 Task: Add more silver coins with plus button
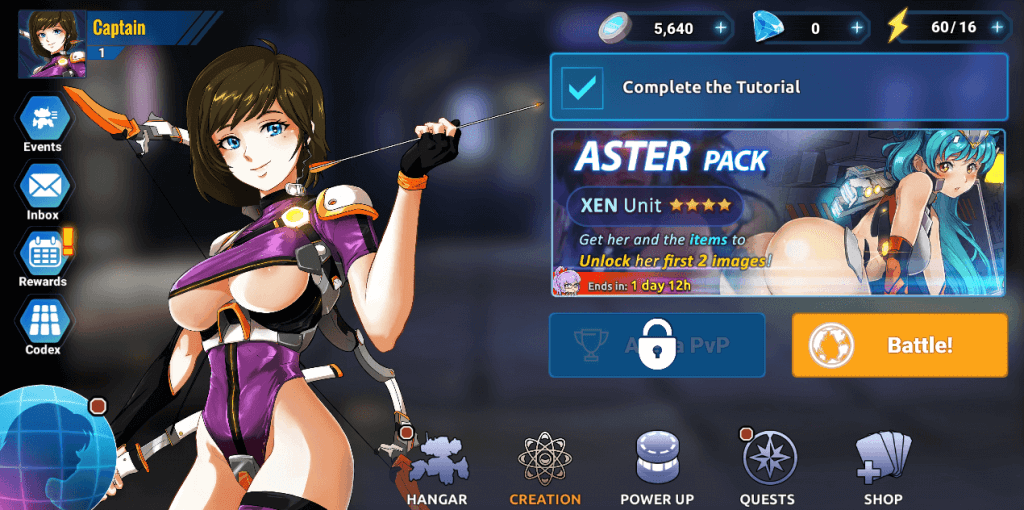(x=720, y=28)
